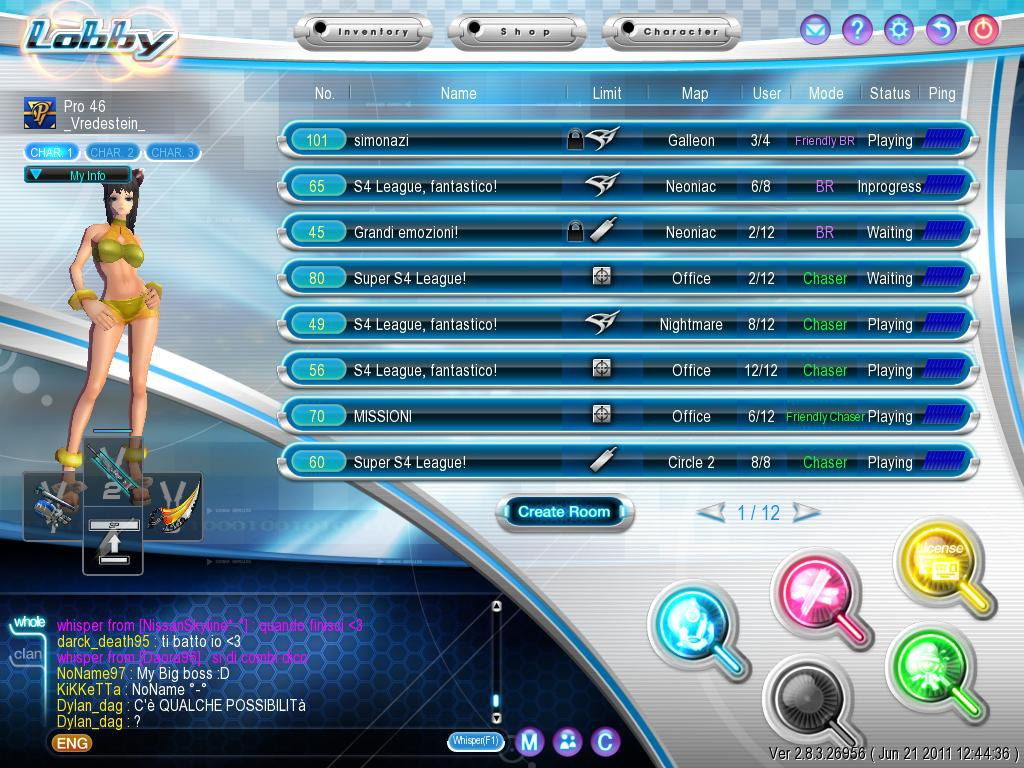Click the Create Room button
Viewport: 1024px width, 768px height.
point(564,512)
